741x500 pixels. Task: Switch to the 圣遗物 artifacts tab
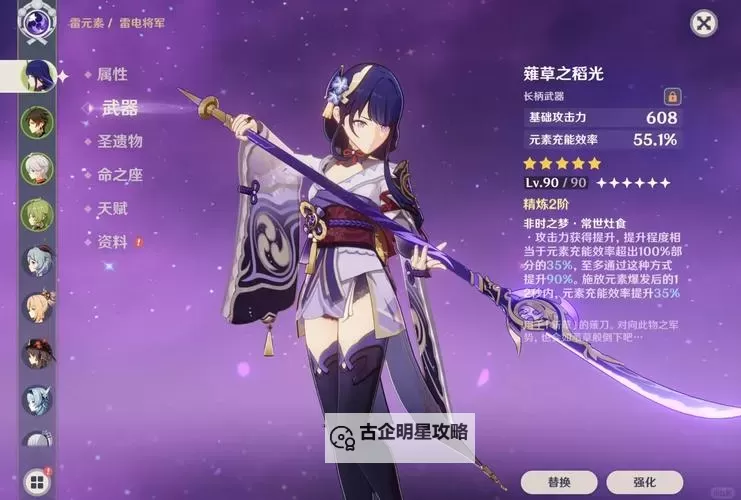click(x=120, y=141)
